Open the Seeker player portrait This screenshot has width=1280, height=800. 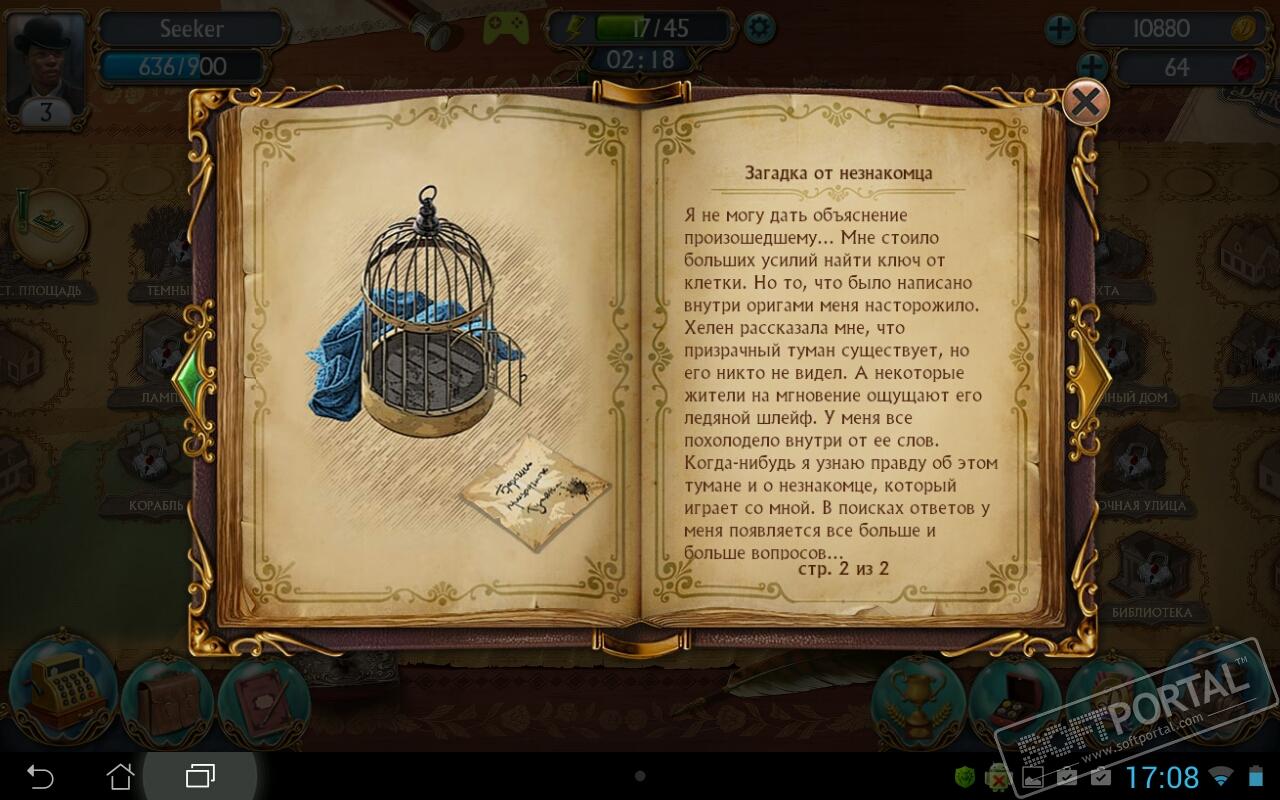pos(45,65)
